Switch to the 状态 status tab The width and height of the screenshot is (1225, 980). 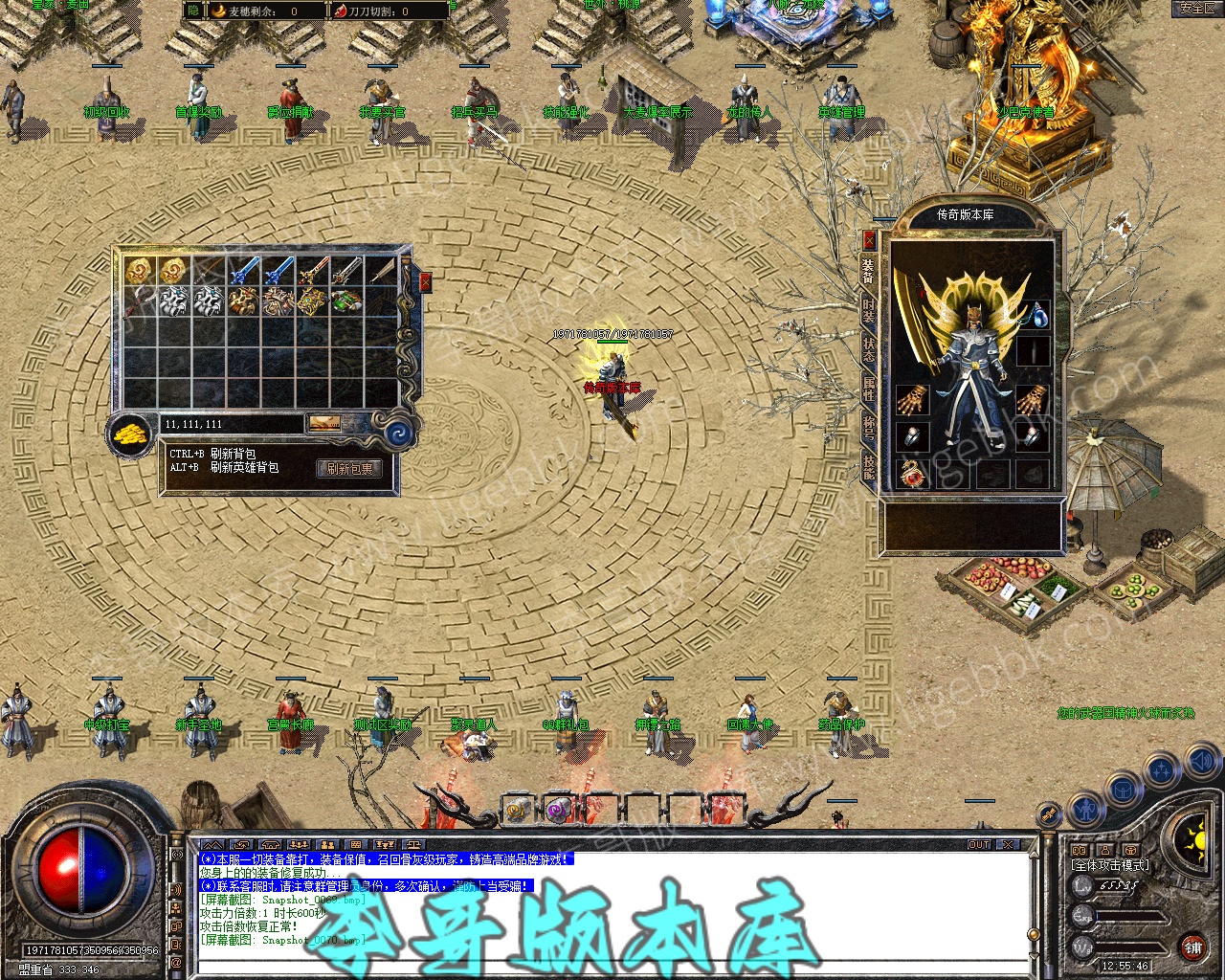869,349
